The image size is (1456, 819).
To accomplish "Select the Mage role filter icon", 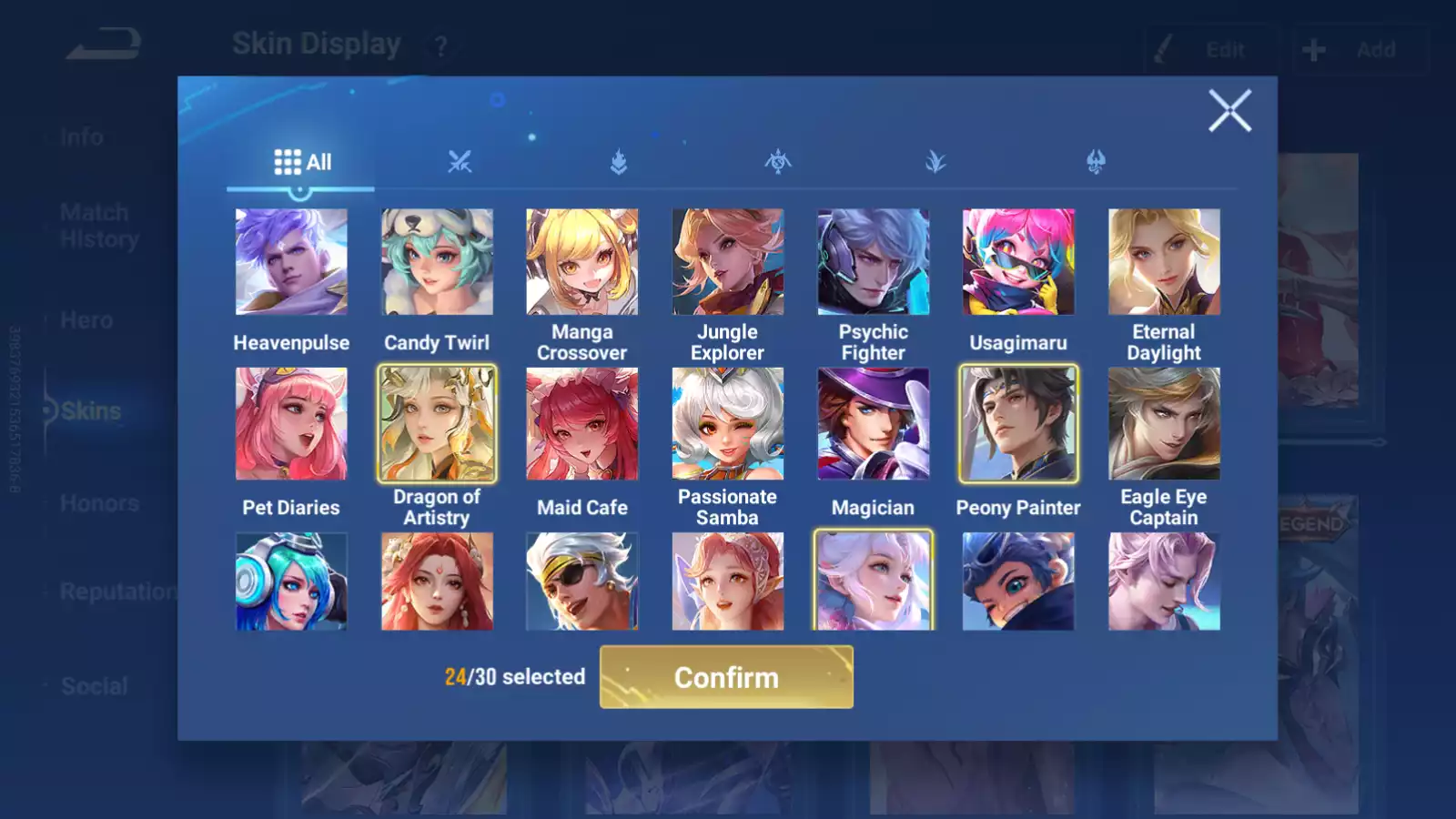I will click(x=777, y=164).
